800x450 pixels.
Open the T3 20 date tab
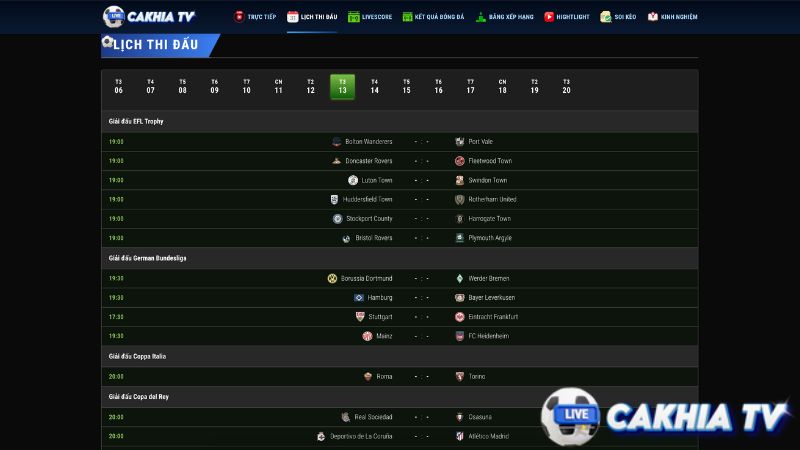click(567, 86)
